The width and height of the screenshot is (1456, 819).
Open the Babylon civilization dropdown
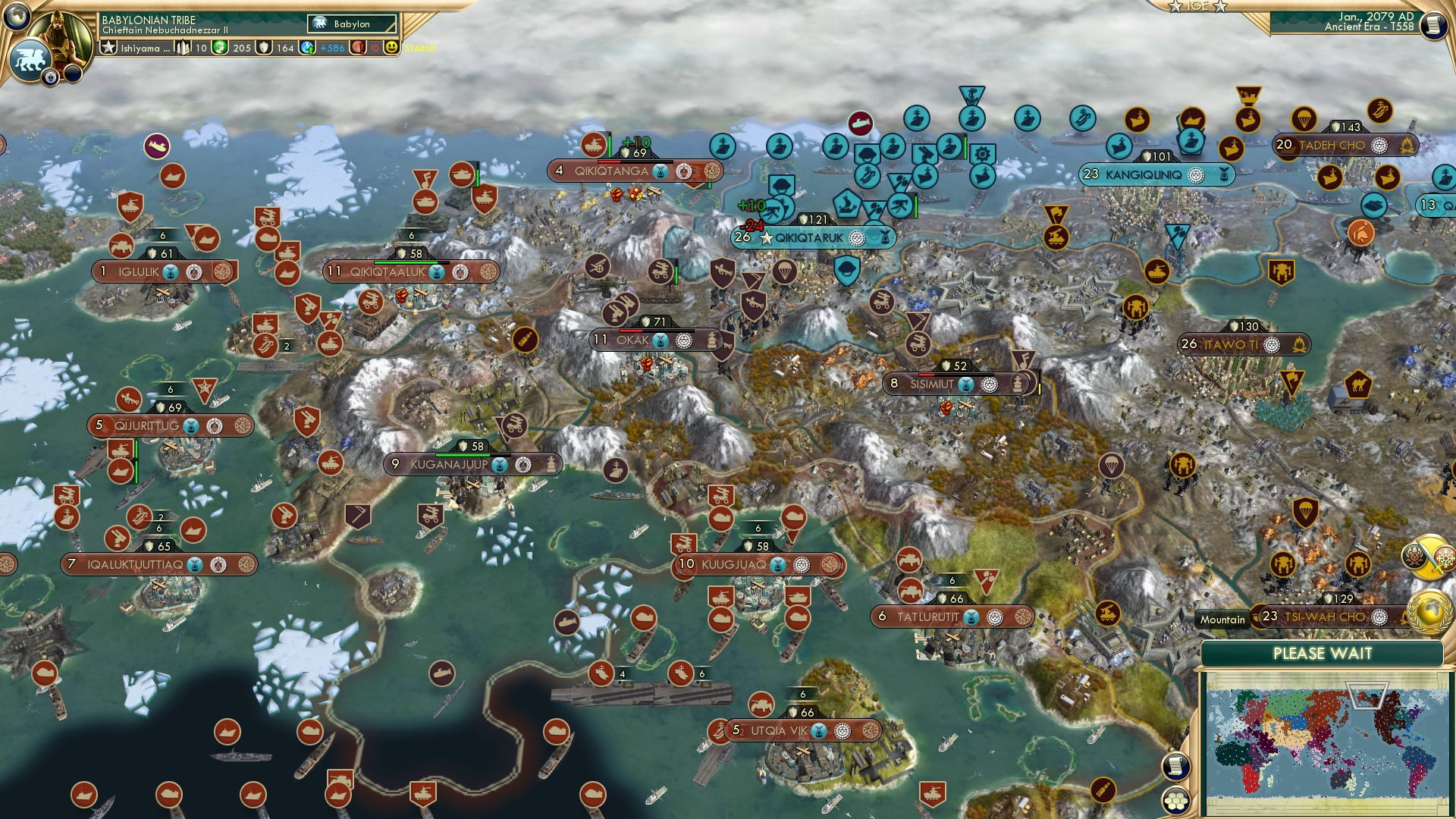353,24
